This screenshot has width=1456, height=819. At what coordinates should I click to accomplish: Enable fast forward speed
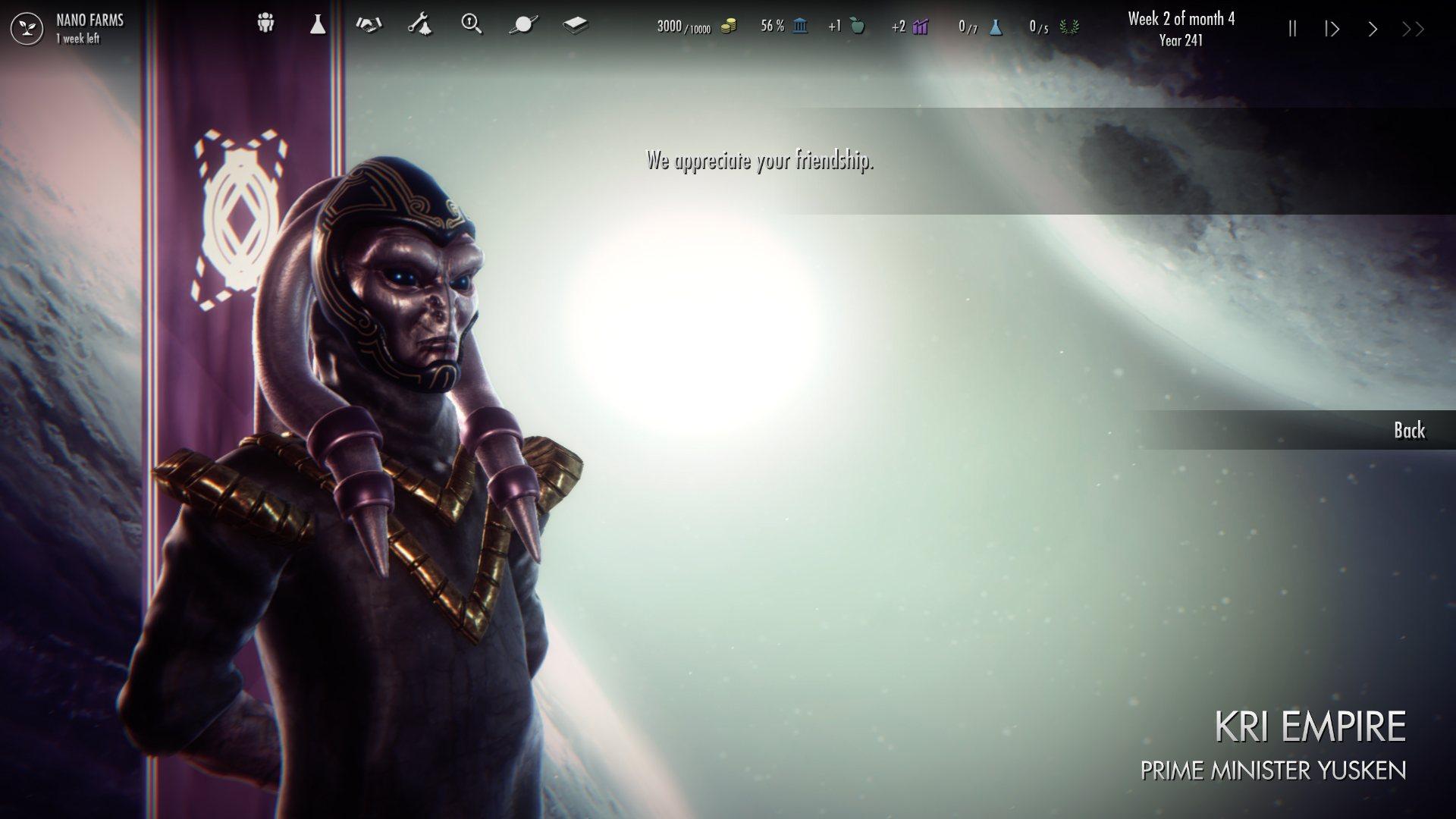[x=1411, y=29]
